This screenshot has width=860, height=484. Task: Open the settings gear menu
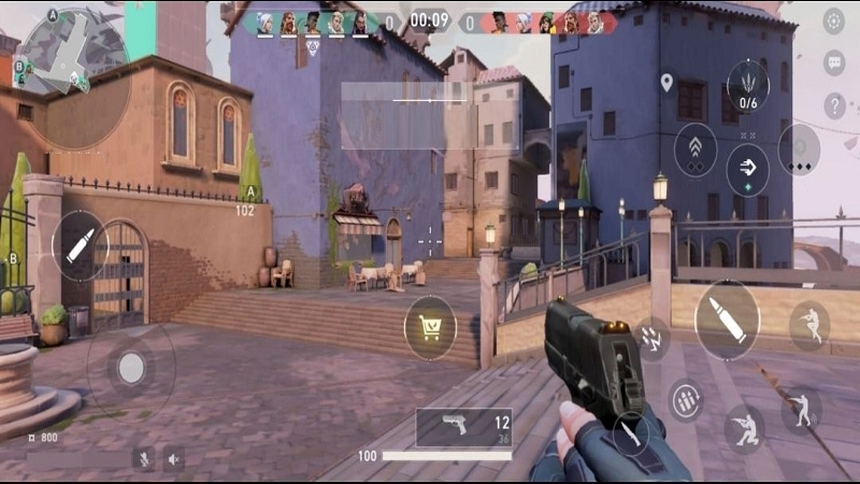point(834,21)
